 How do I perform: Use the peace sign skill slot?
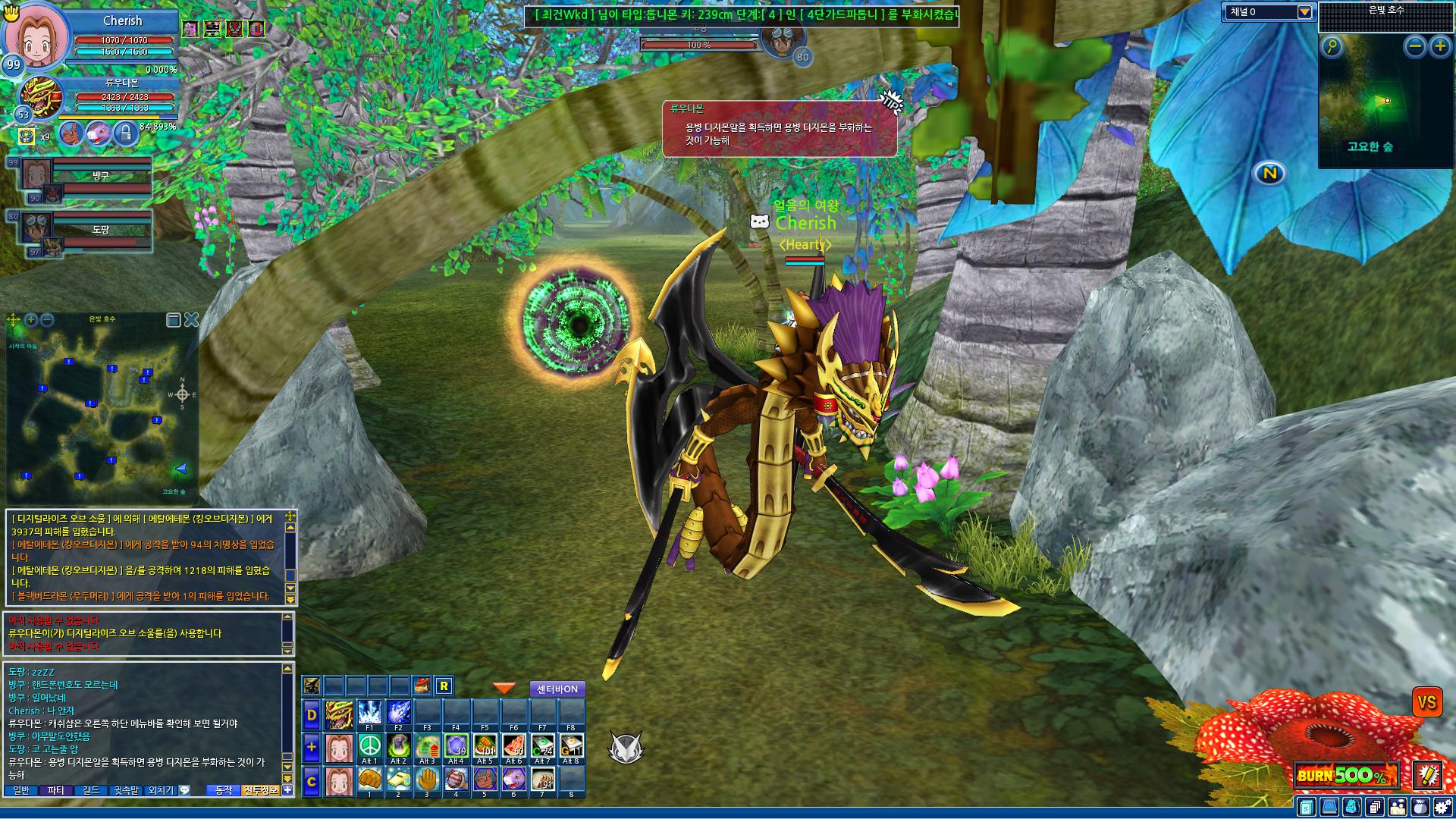(x=369, y=745)
